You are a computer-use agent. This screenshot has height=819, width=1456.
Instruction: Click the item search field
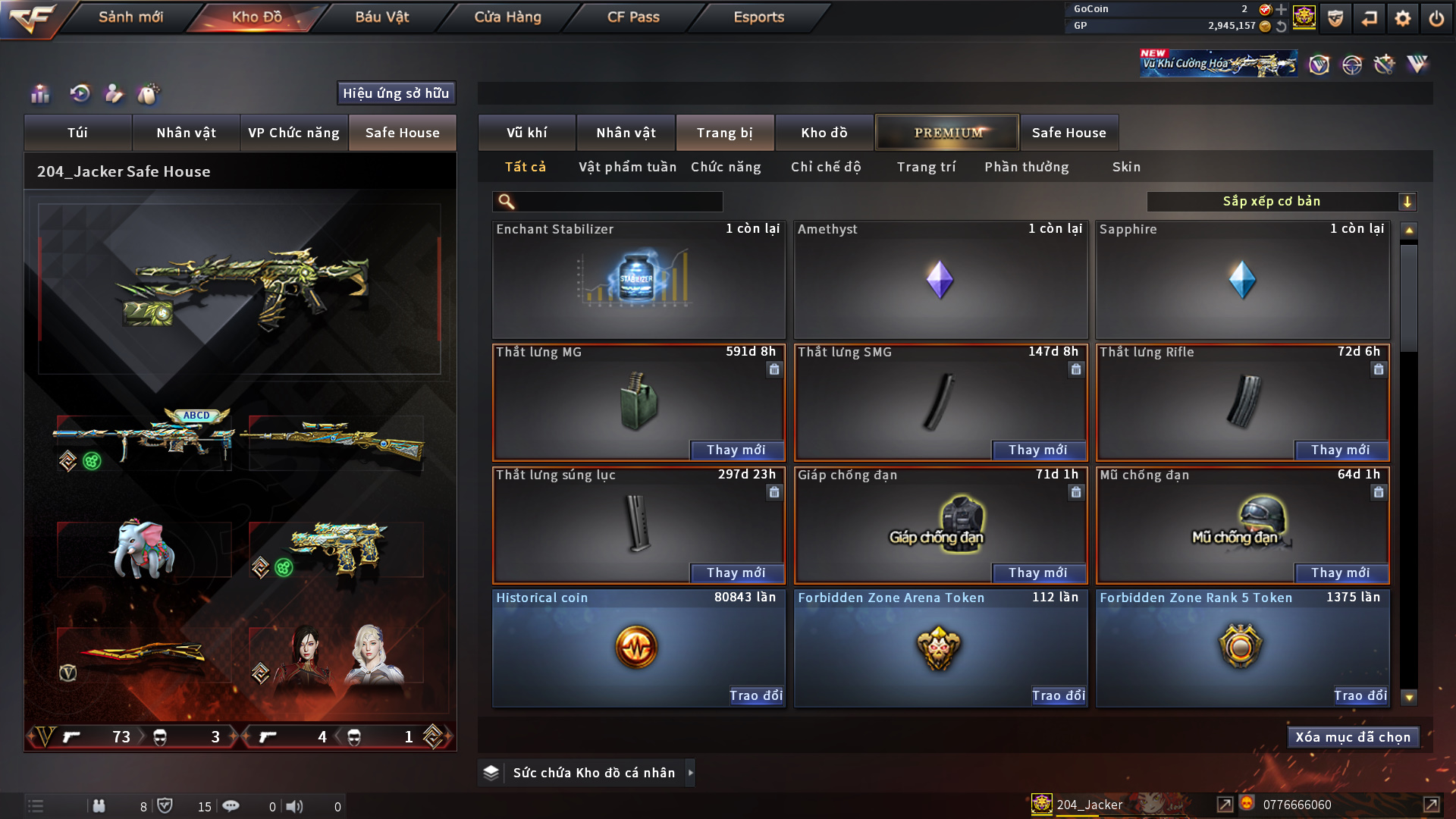coord(618,201)
